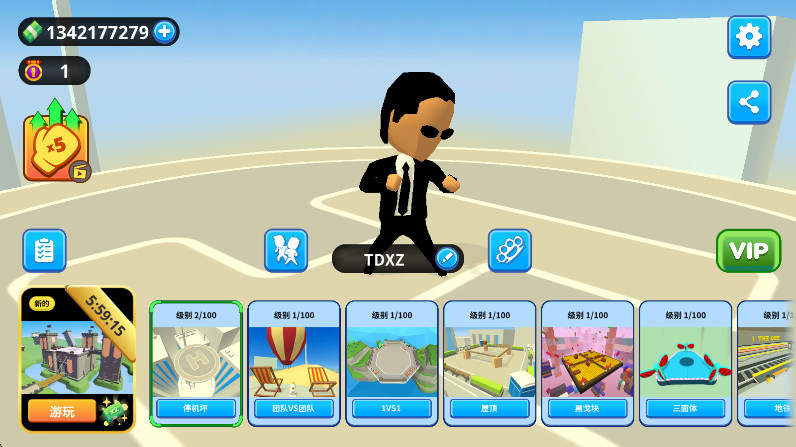
Task: Select the 1VS1 arena level
Action: click(392, 363)
